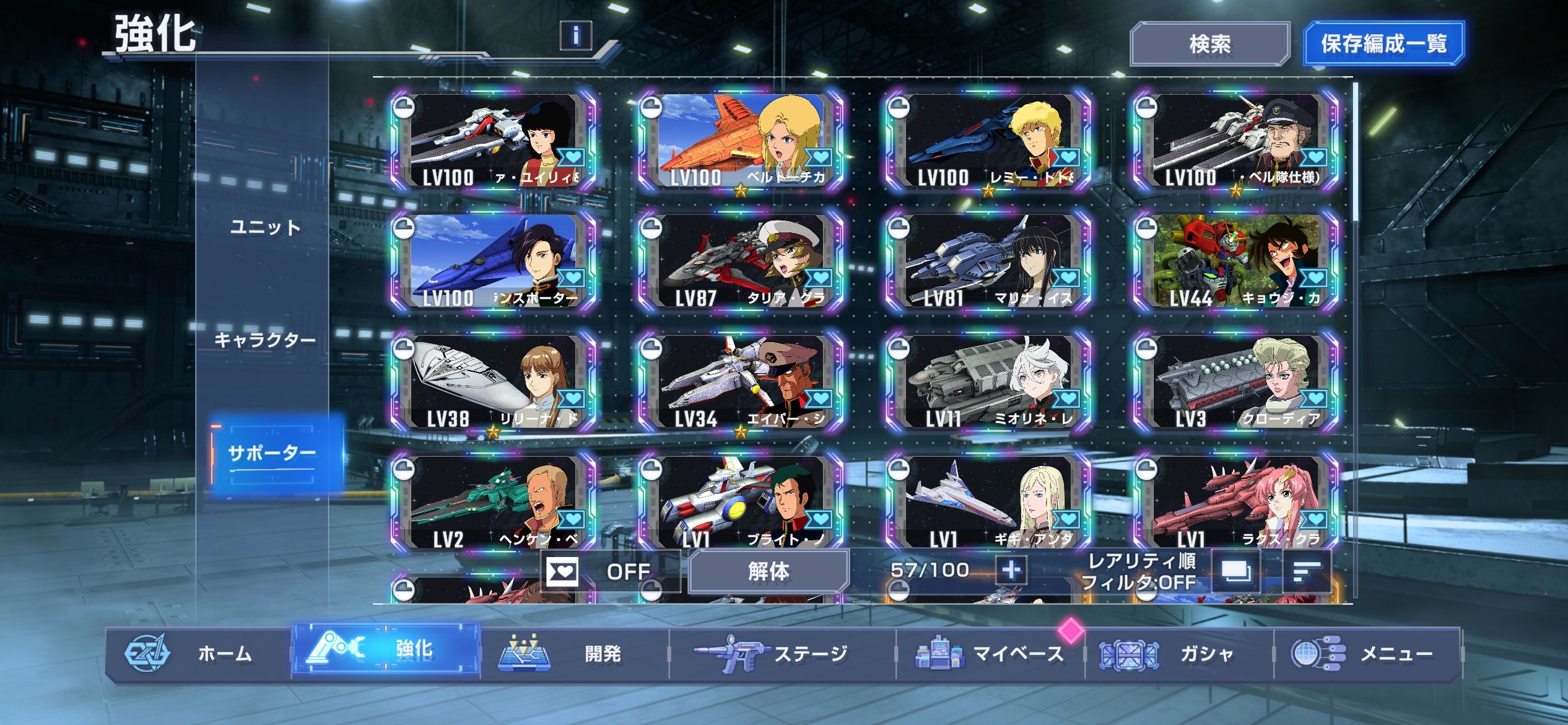Select the LV3 クローディア supporter card
This screenshot has width=1568, height=725.
(1236, 382)
